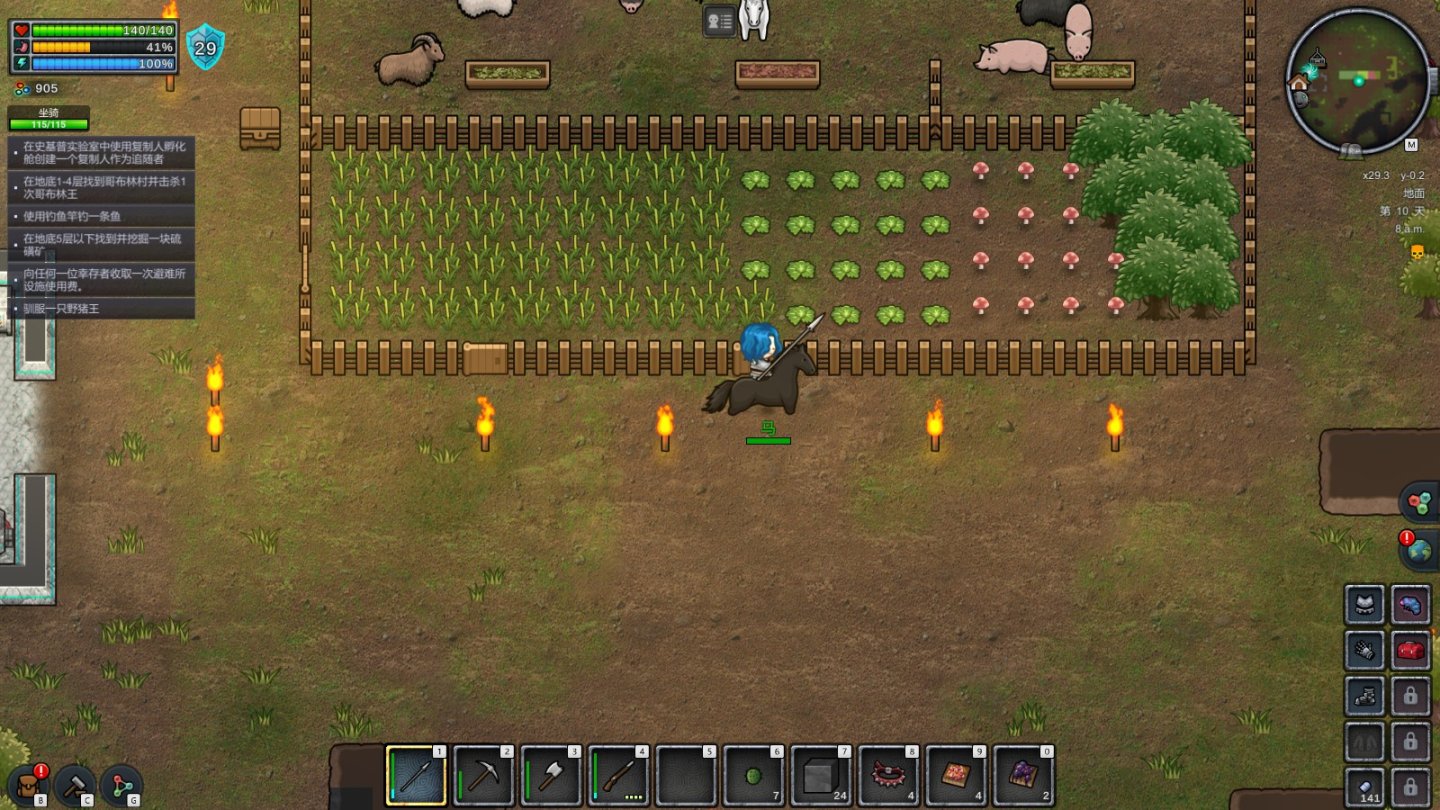Viewport: 1440px width, 810px height.
Task: Click the chest armor equipment slot
Action: point(1364,605)
